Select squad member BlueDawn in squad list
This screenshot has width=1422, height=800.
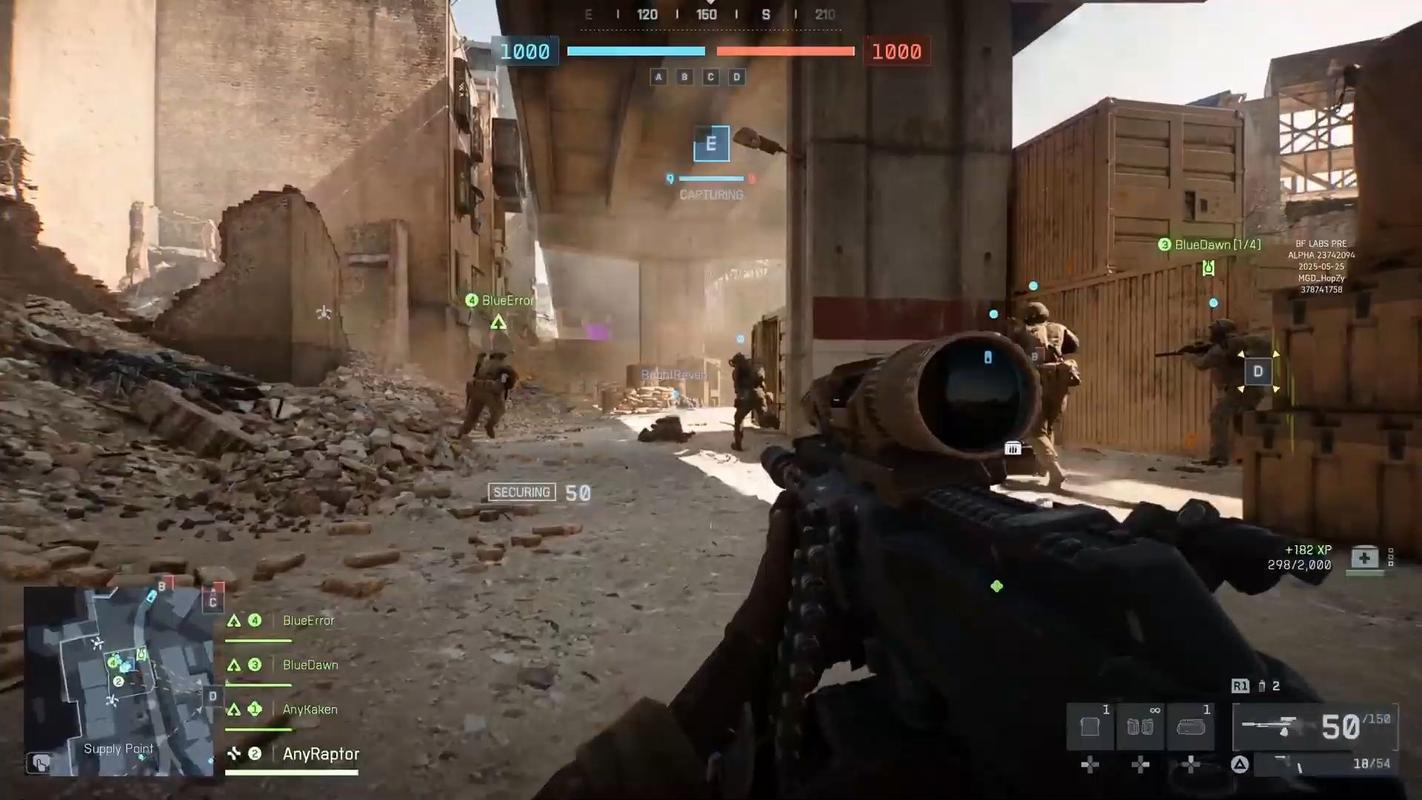tap(309, 665)
